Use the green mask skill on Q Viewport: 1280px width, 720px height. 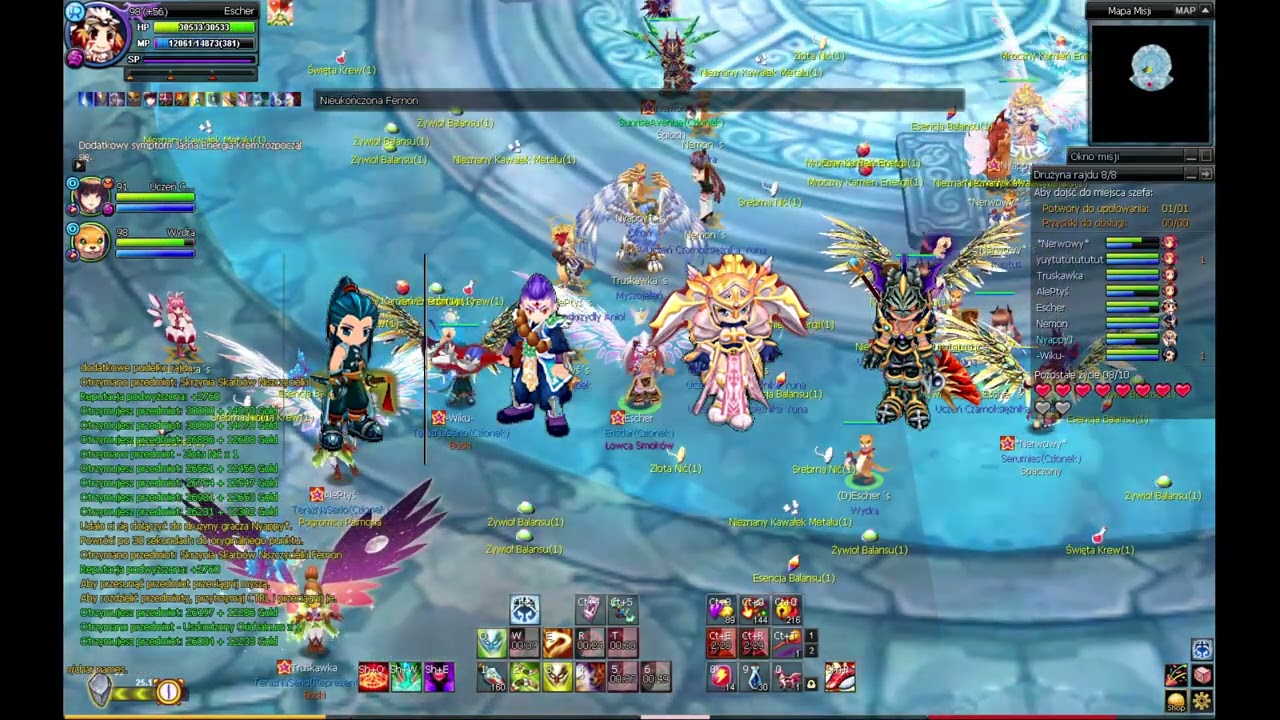(x=491, y=643)
